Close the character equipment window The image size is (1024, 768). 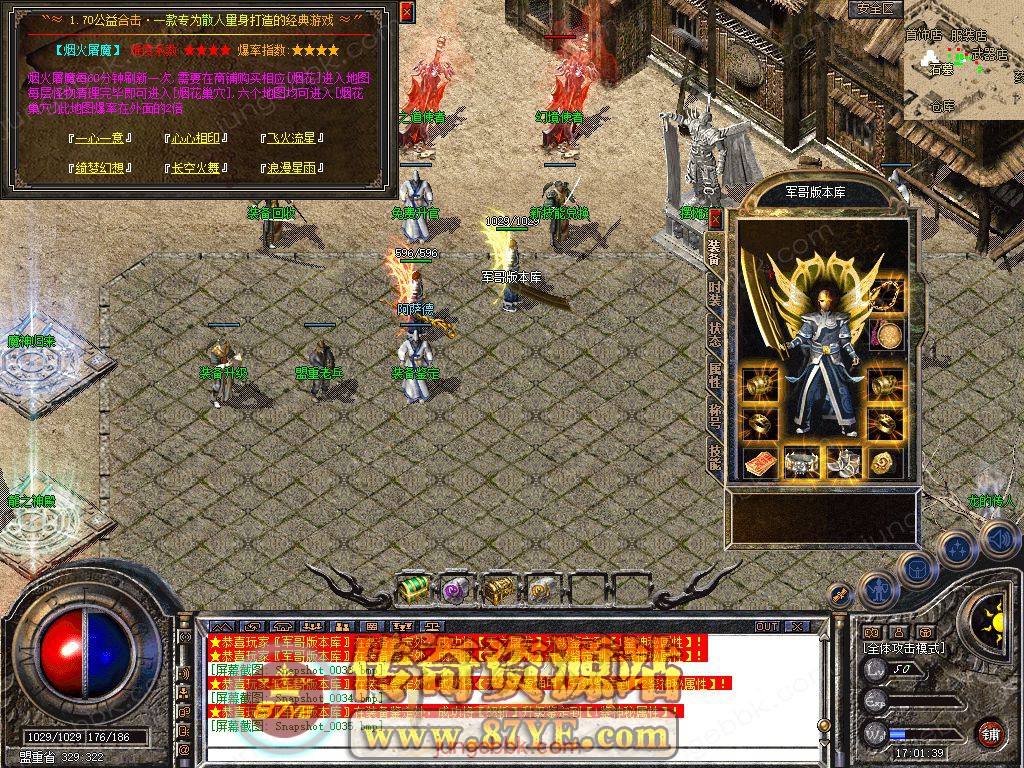[715, 218]
